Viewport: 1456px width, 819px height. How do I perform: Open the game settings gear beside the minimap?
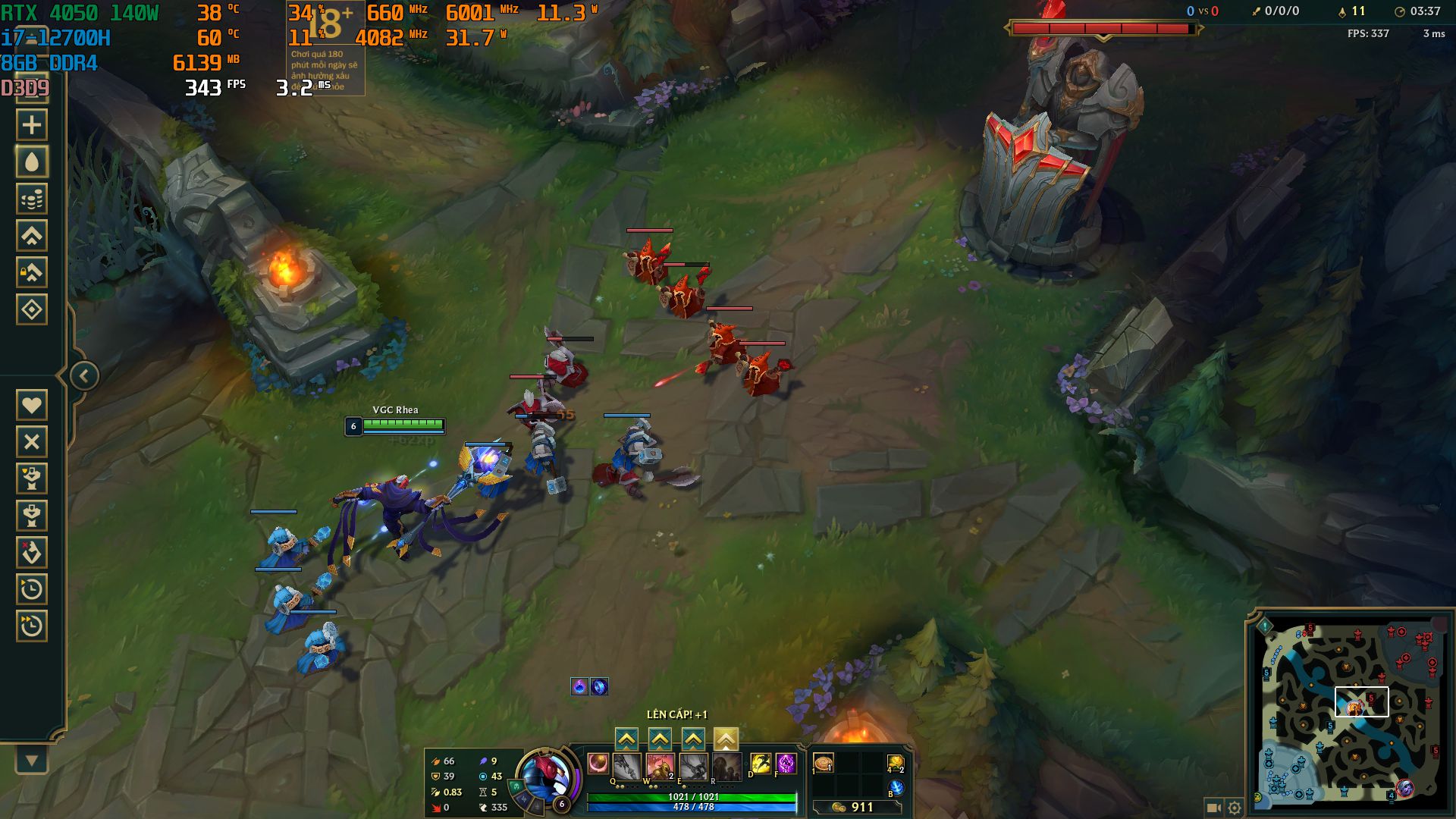click(x=1235, y=808)
